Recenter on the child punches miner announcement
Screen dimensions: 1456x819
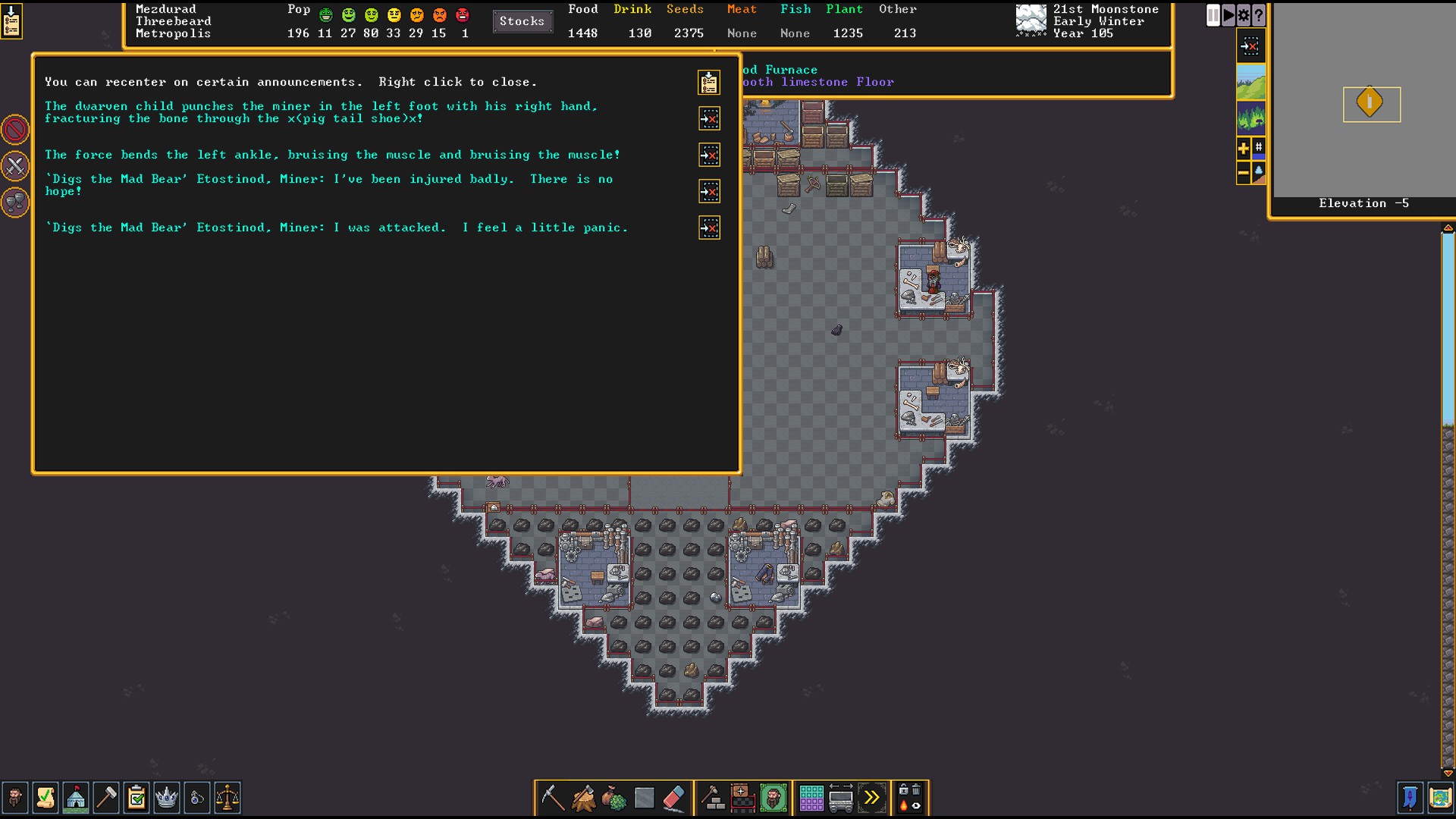(x=709, y=118)
